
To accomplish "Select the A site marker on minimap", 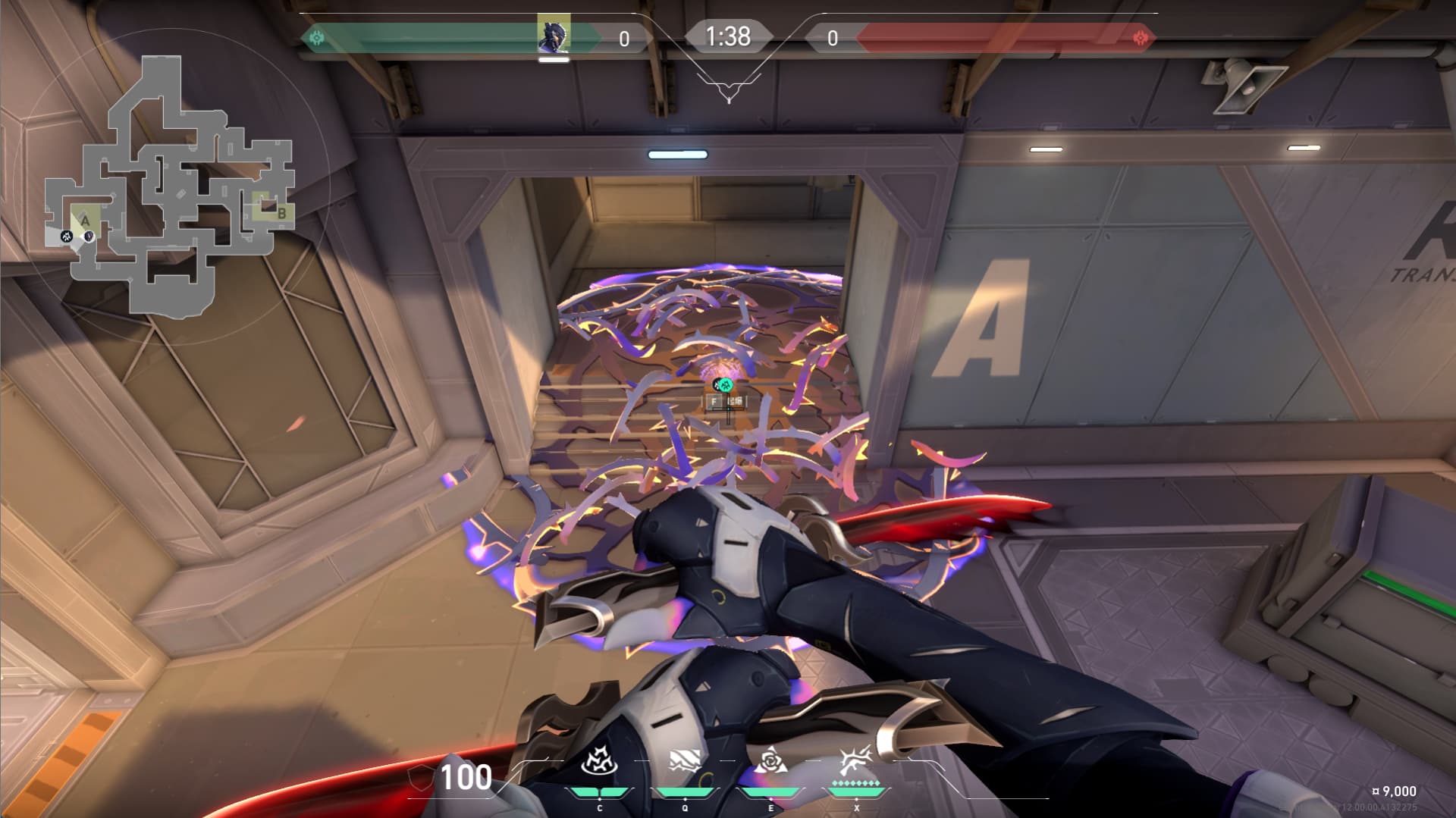I will (x=86, y=220).
